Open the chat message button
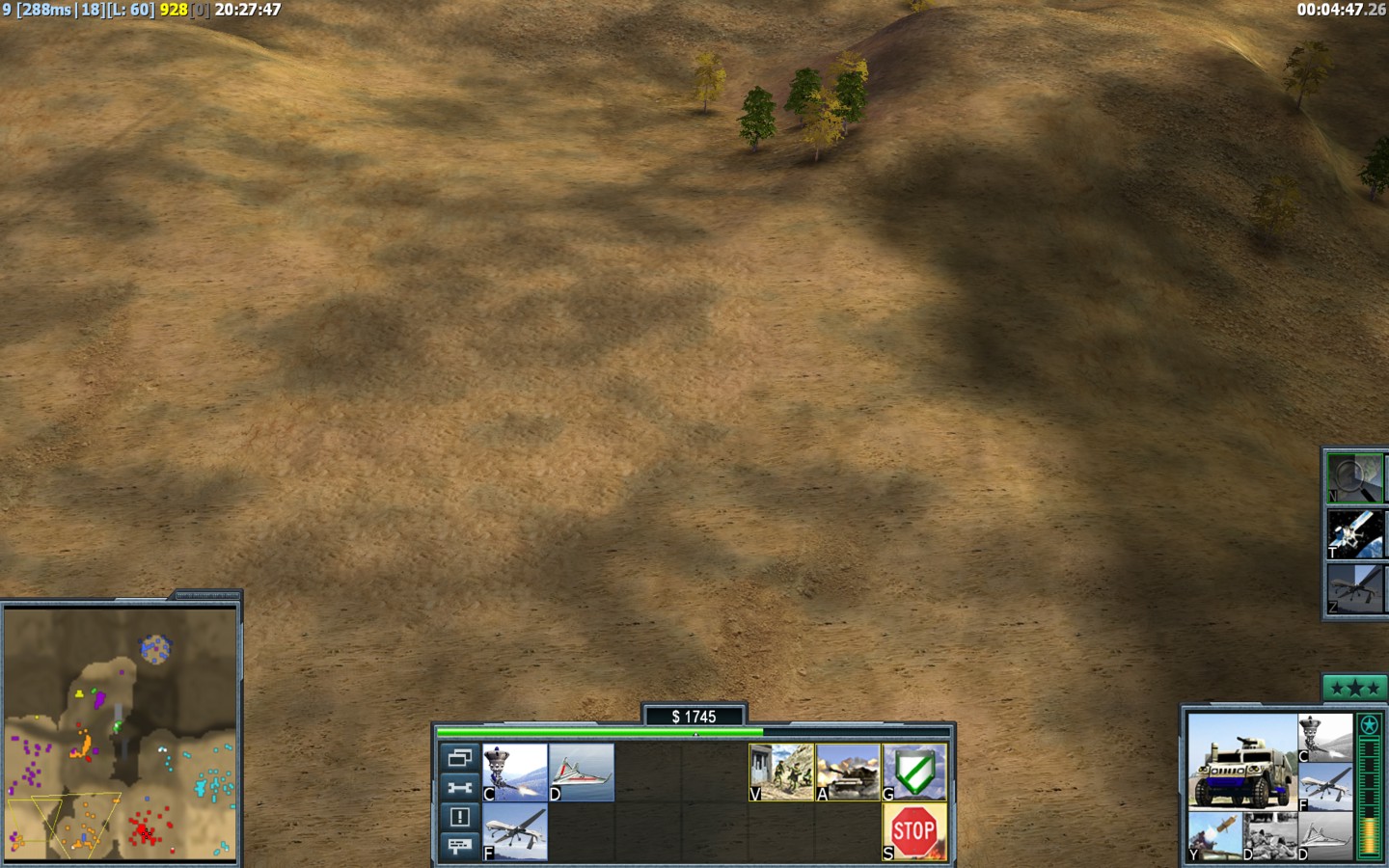The width and height of the screenshot is (1389, 868). (x=459, y=846)
